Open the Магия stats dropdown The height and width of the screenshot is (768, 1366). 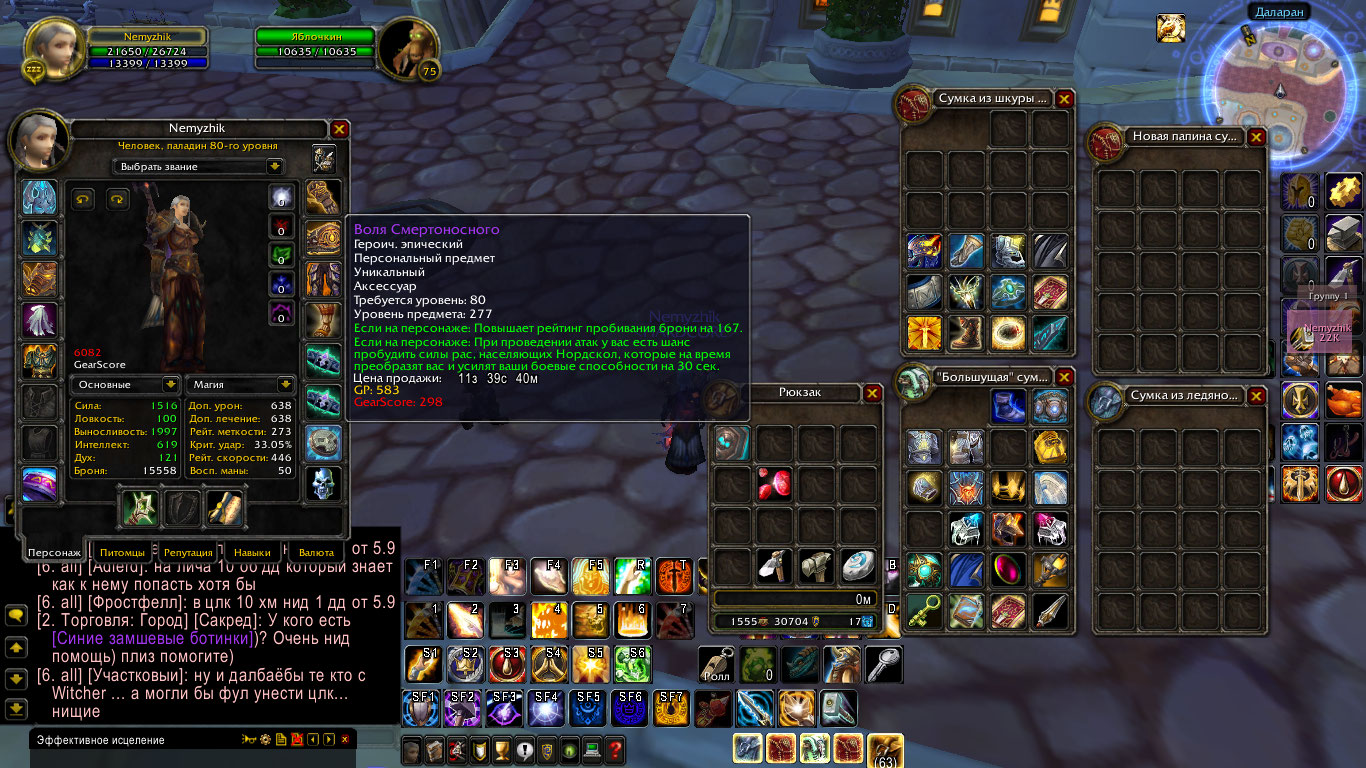tap(285, 384)
